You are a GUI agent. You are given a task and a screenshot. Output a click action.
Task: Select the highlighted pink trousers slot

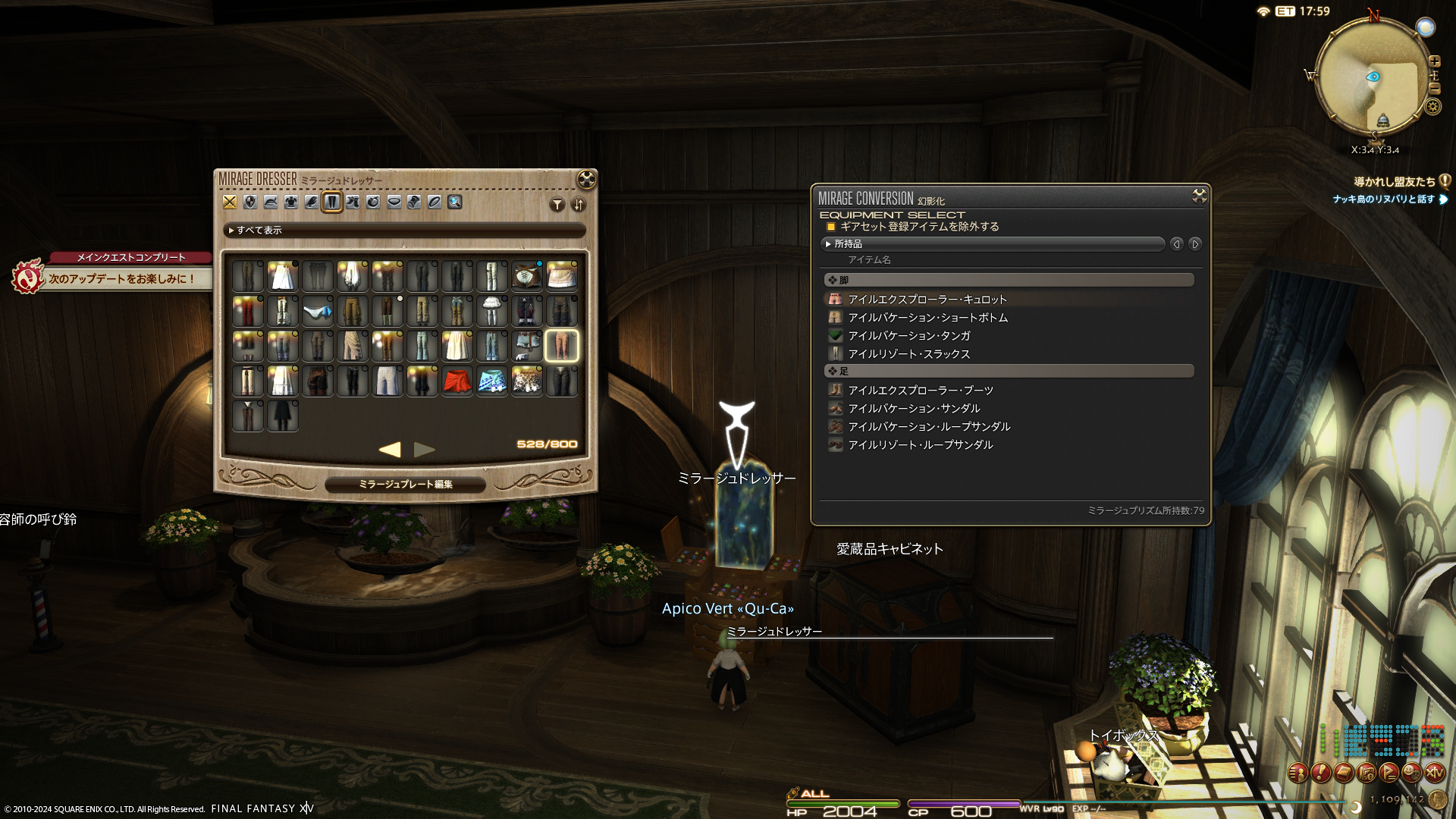[562, 346]
